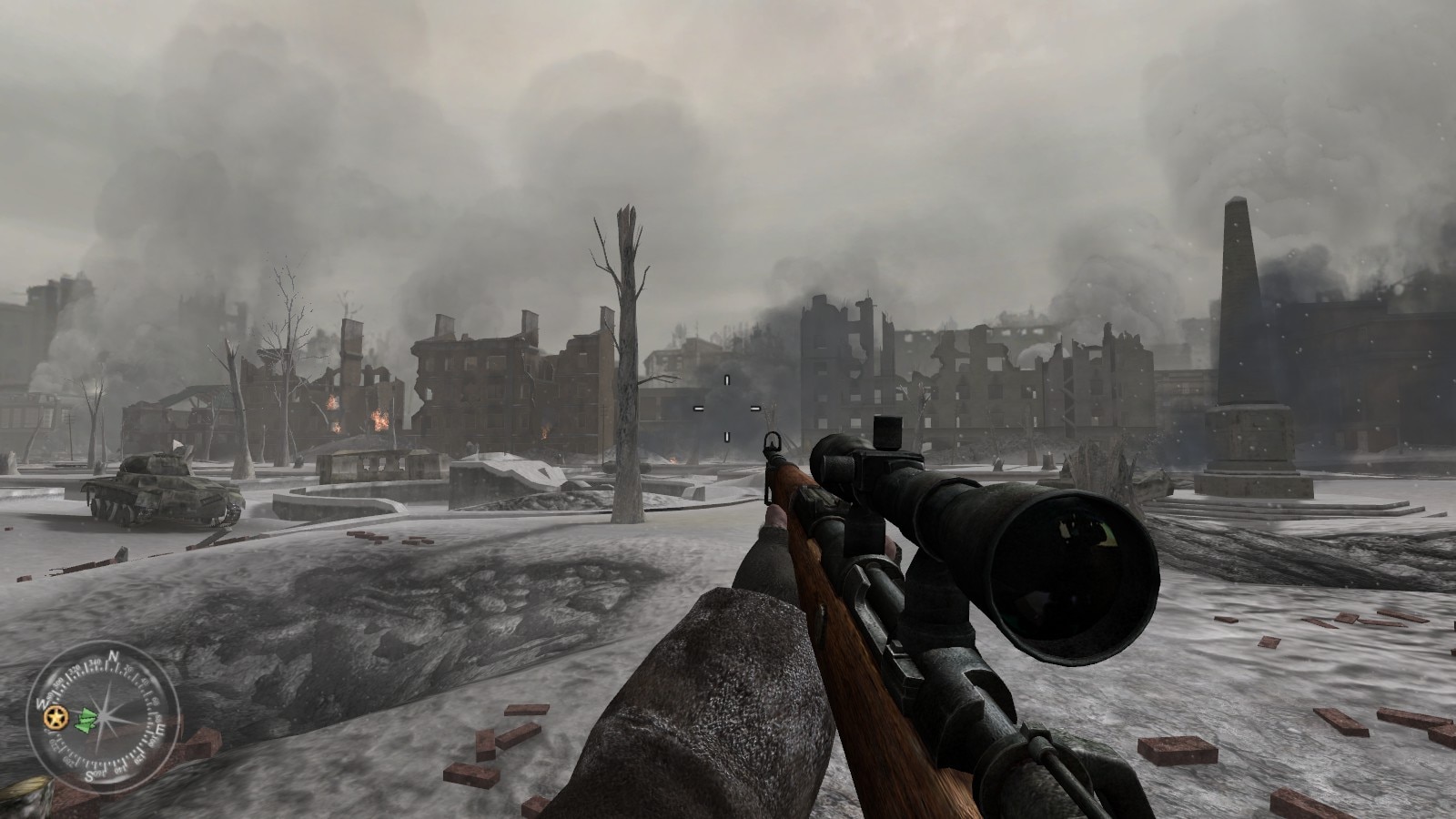
Task: Click the left tick of the crosshair
Action: pos(699,409)
